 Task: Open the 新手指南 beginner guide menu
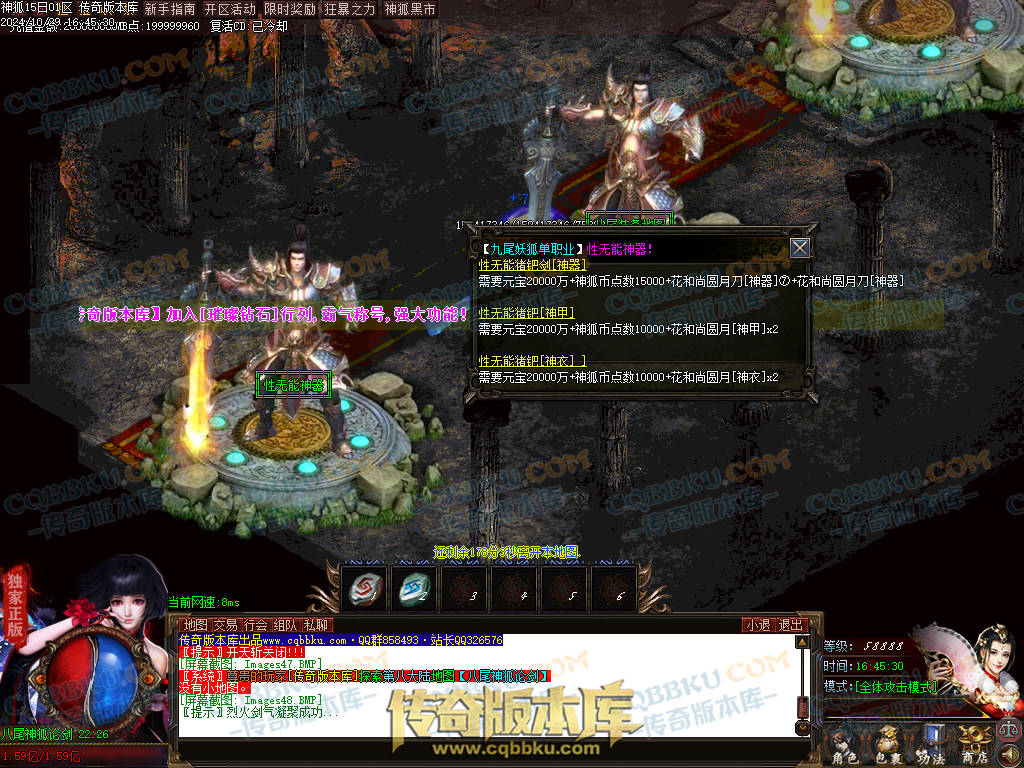coord(170,9)
